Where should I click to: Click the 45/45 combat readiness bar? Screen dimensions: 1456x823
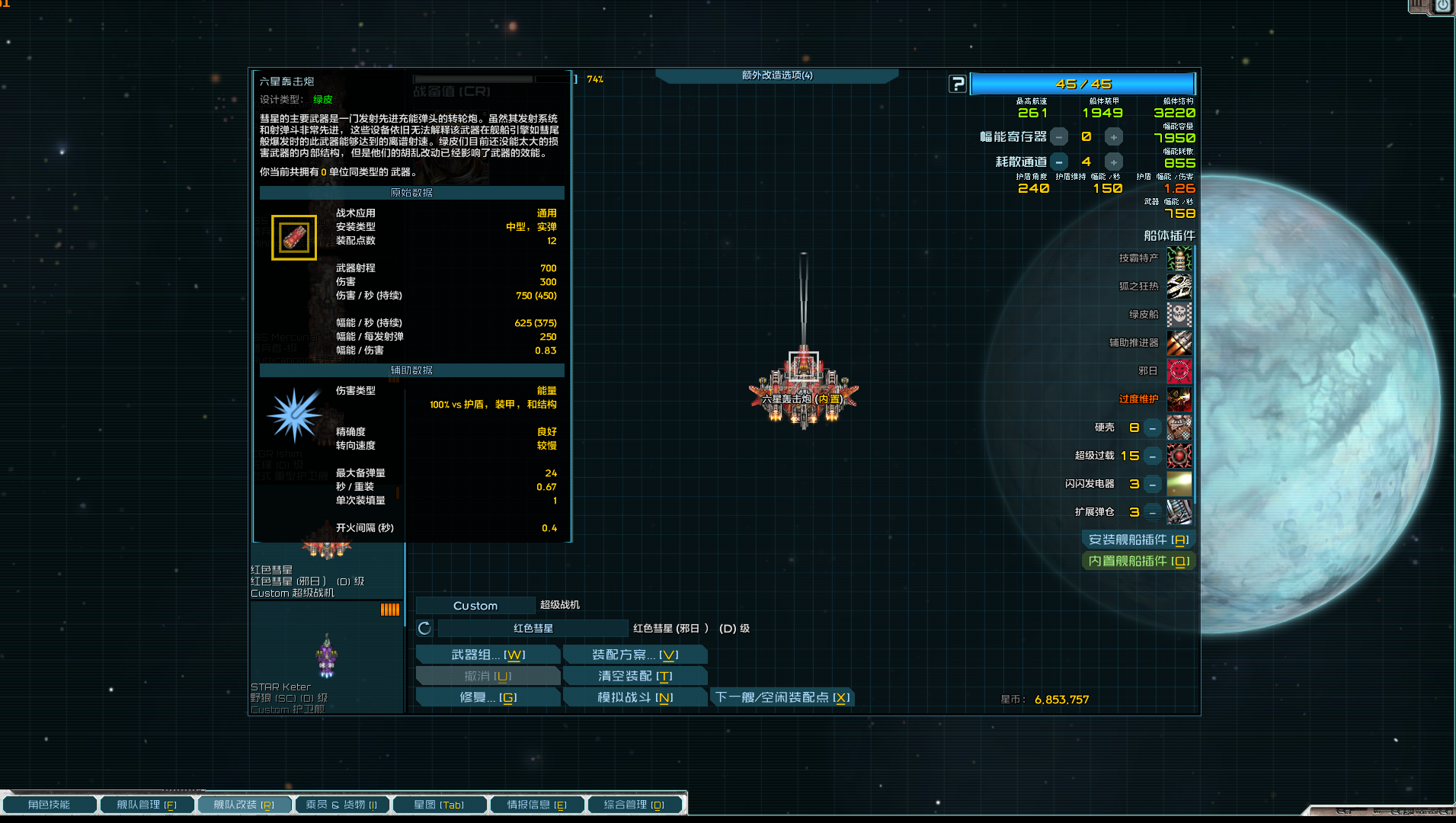[1083, 84]
